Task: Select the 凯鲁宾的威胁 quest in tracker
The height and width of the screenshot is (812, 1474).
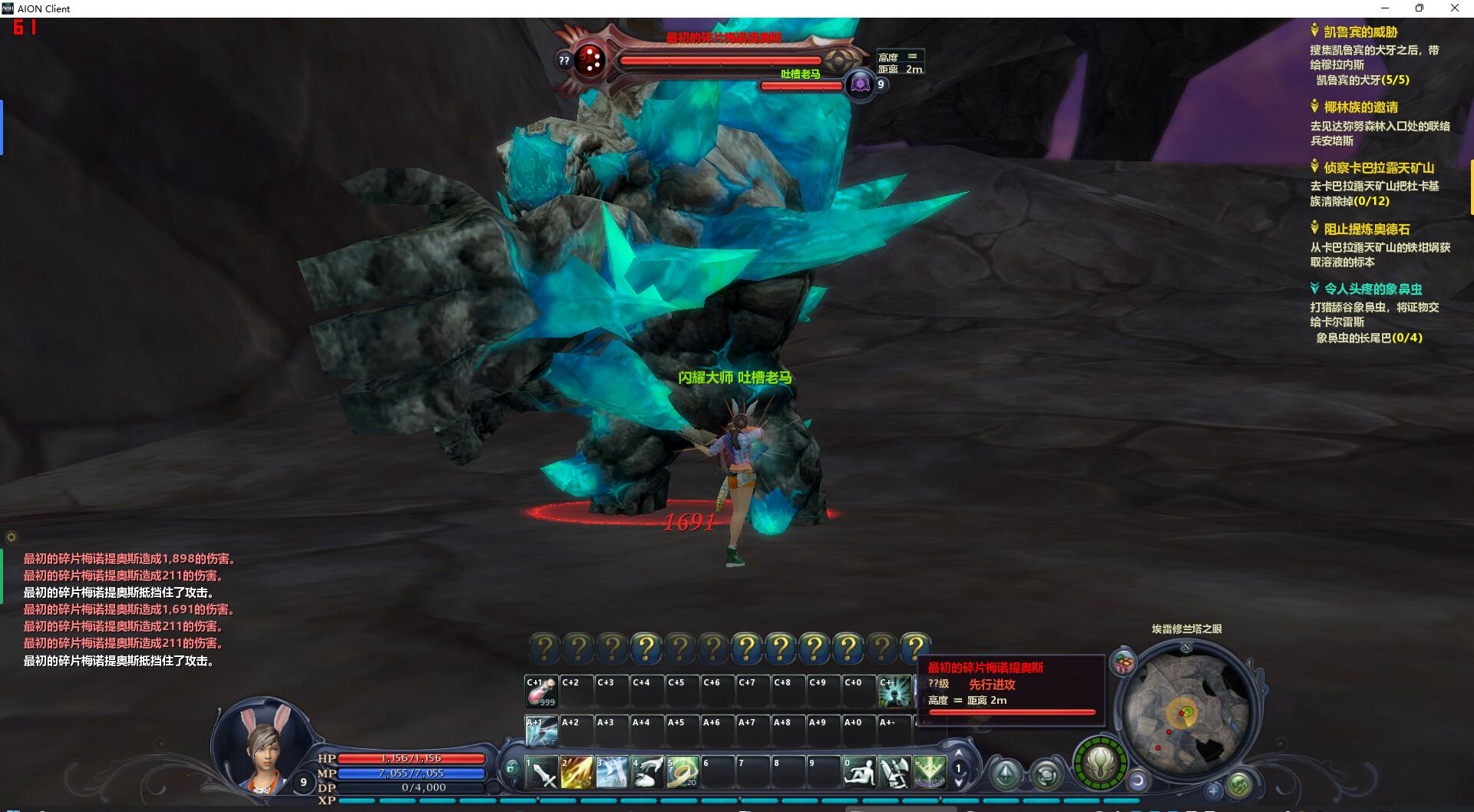Action: tap(1360, 32)
